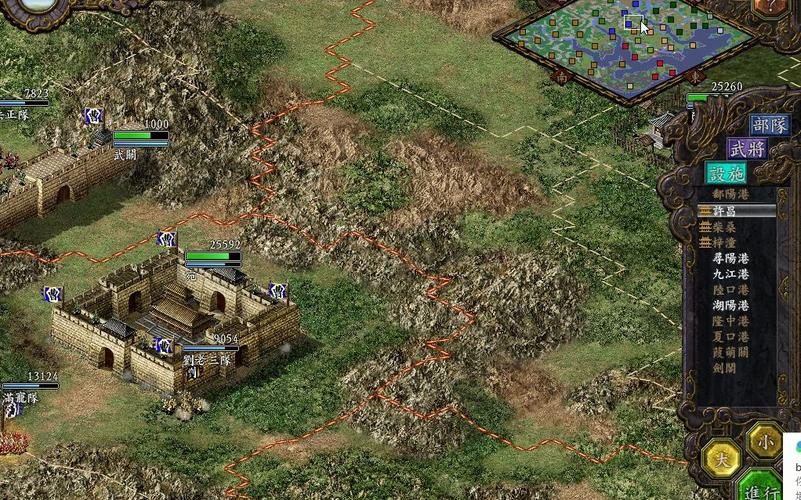This screenshot has height=500, width=801.
Task: Open the question mark help button
Action: tap(768, 8)
